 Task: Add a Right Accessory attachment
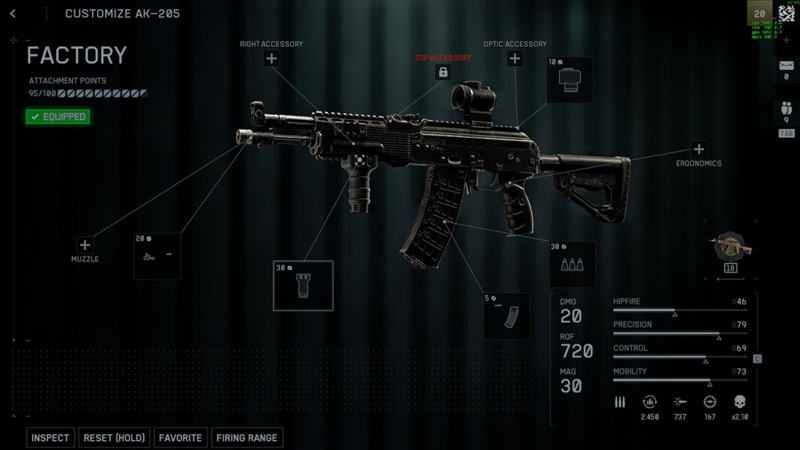pos(271,59)
